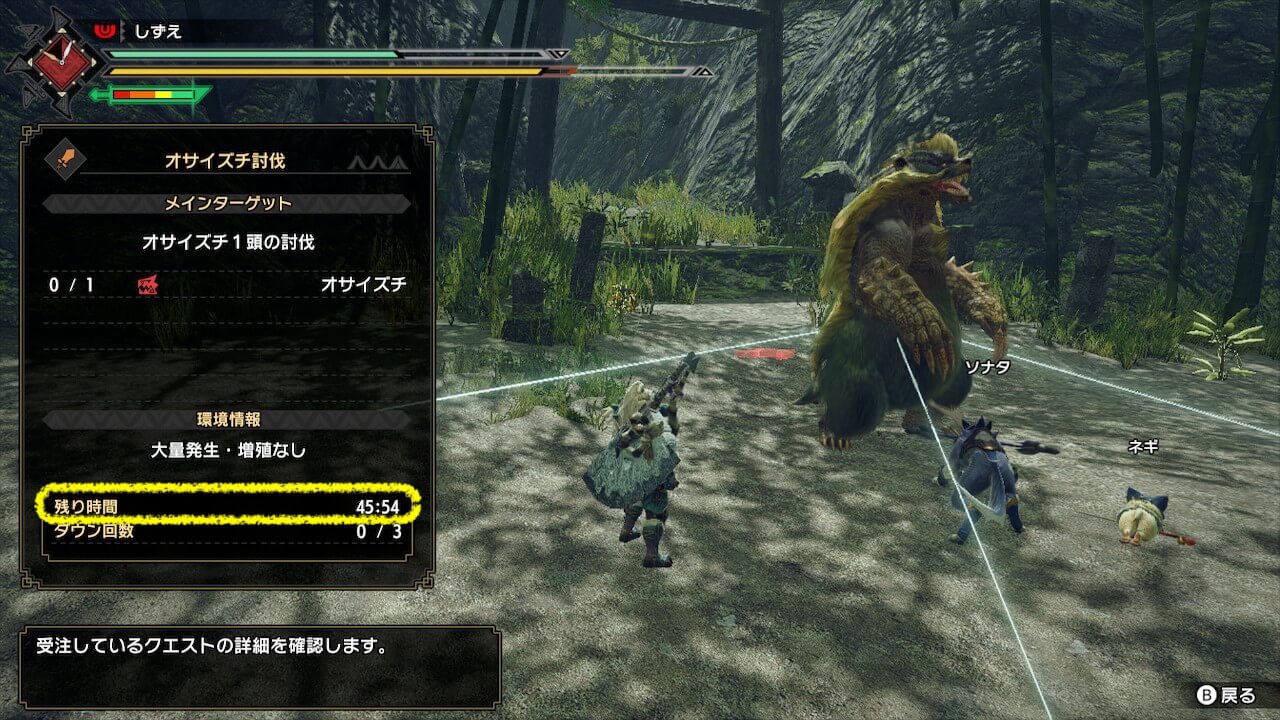
Task: Select the red オサイズチ monster icon
Action: coord(147,285)
